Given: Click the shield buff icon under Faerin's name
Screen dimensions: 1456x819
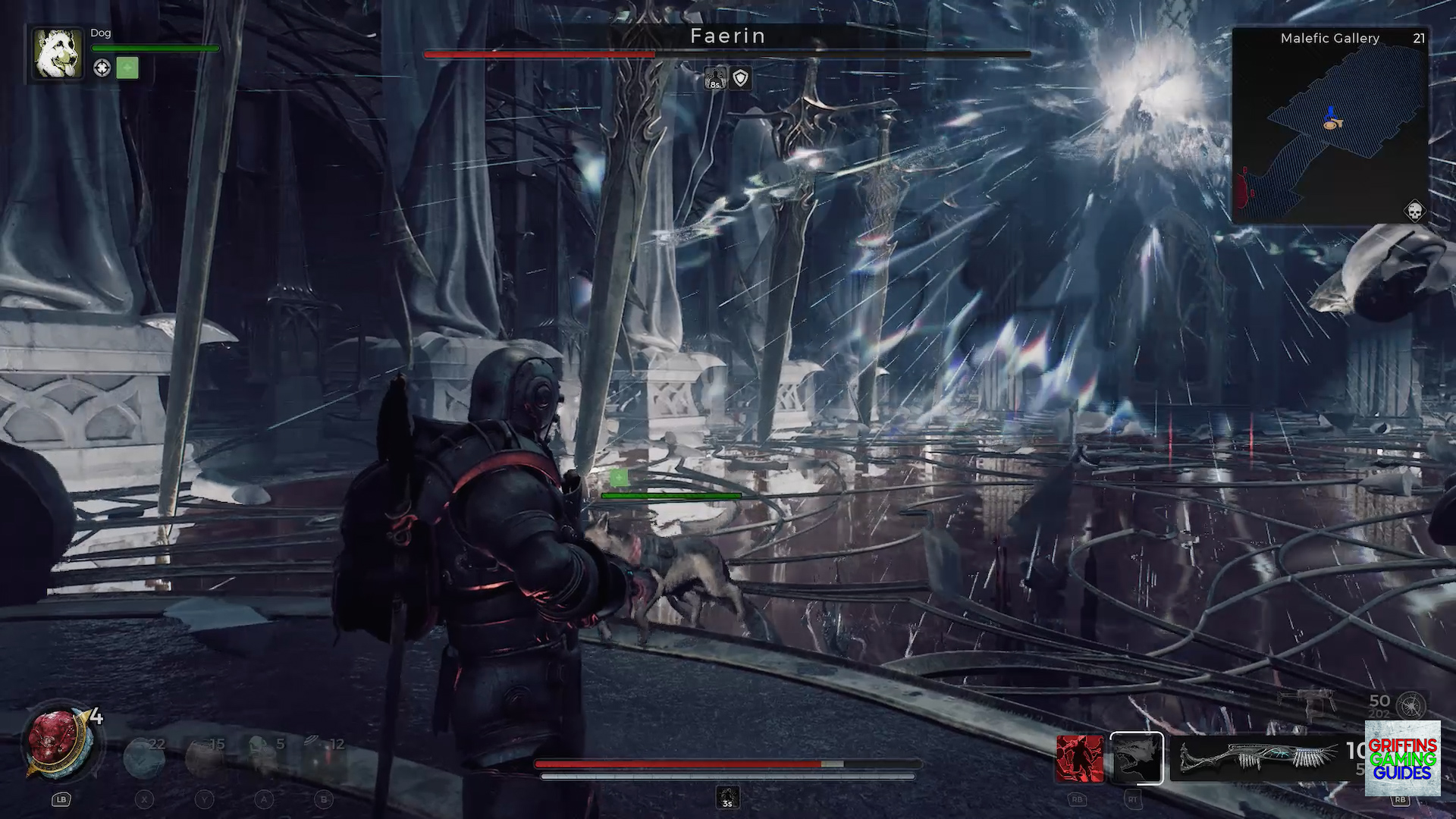Looking at the screenshot, I should coord(740,79).
